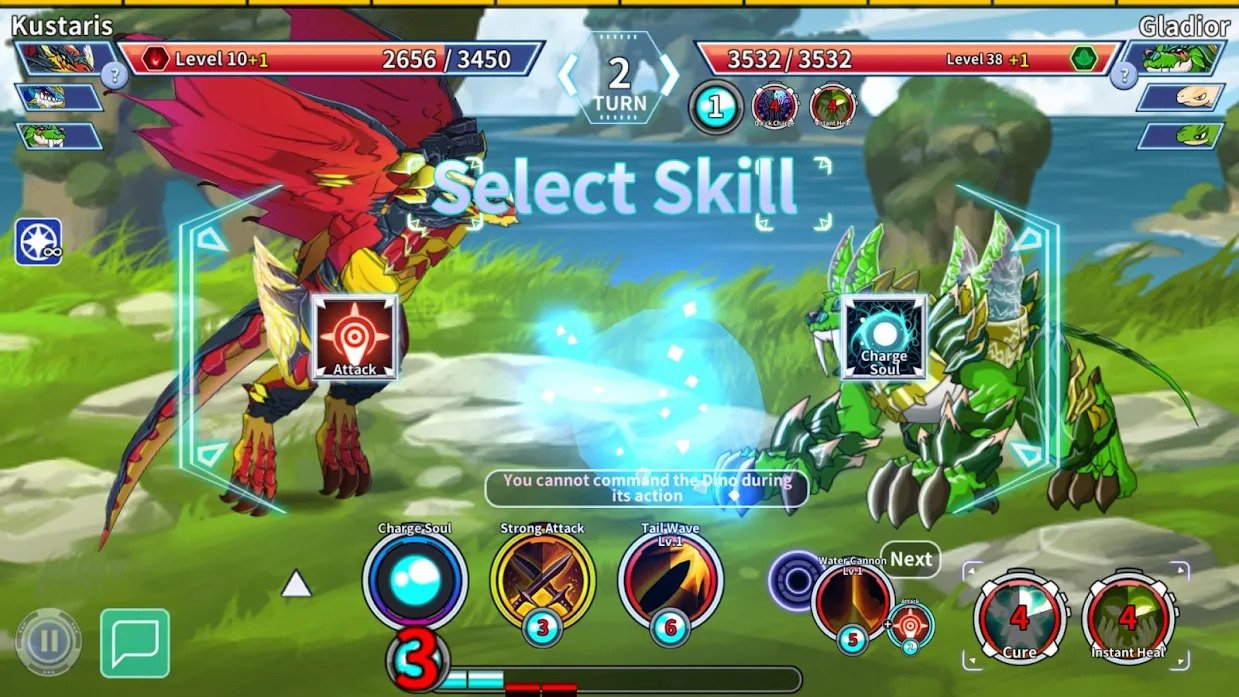Select Gladior's green dino portrait
1239x697 pixels.
[x=1182, y=58]
